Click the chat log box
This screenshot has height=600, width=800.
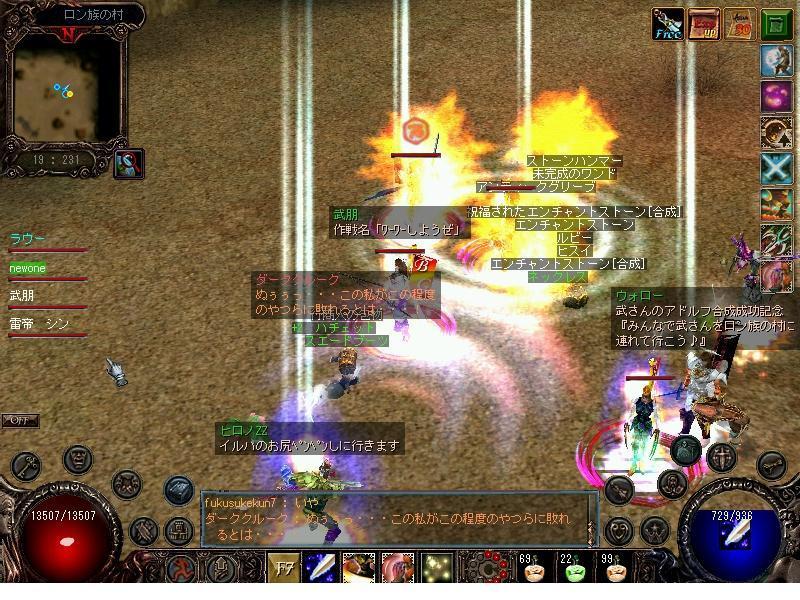398,518
